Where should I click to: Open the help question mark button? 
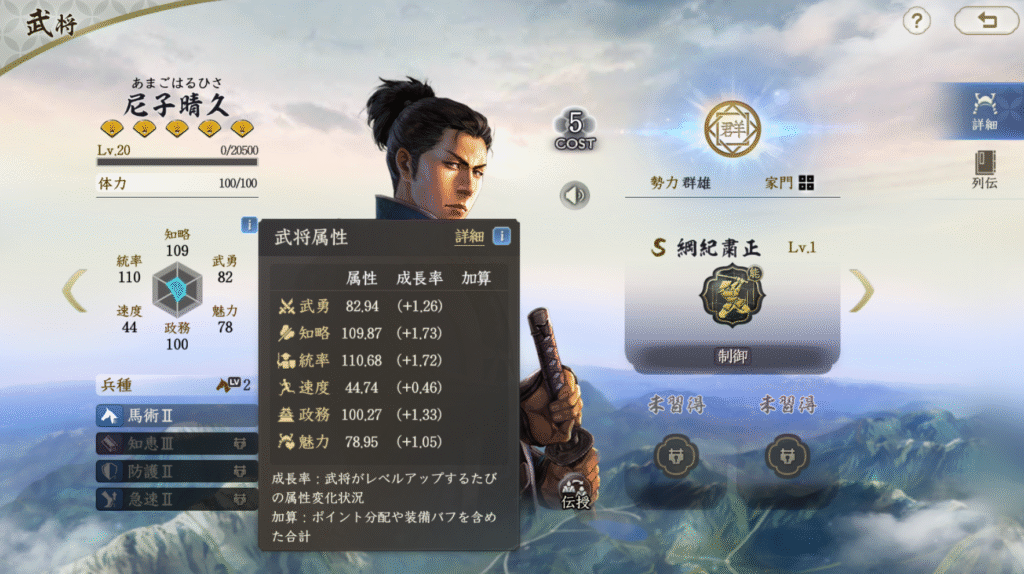[916, 21]
